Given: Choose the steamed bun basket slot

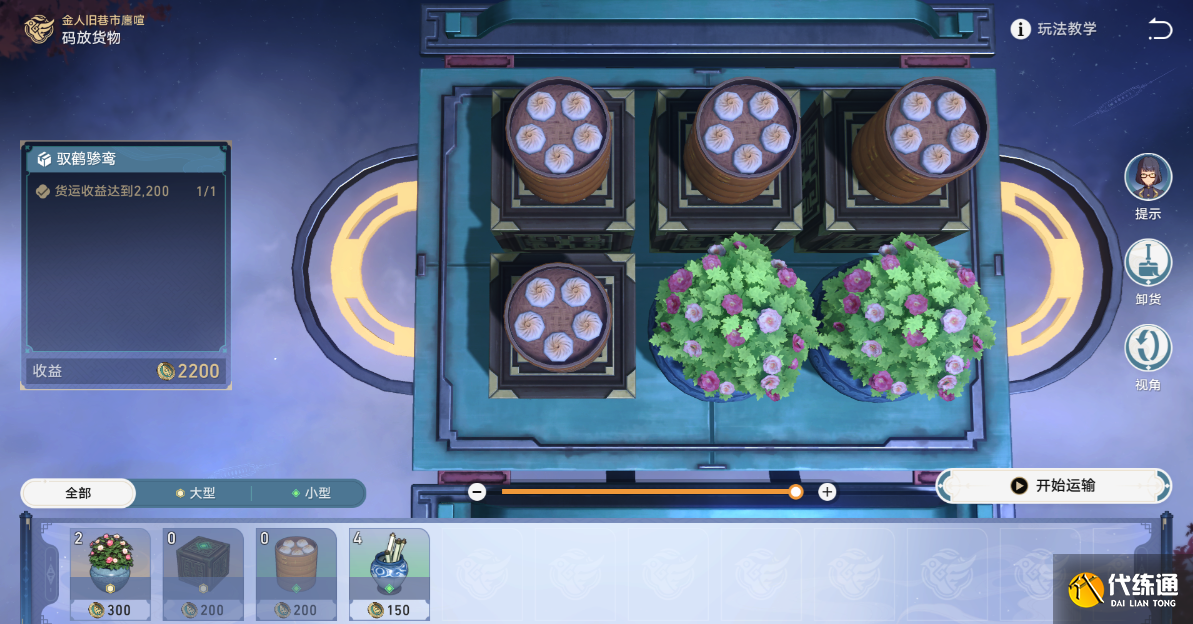Looking at the screenshot, I should 296,574.
